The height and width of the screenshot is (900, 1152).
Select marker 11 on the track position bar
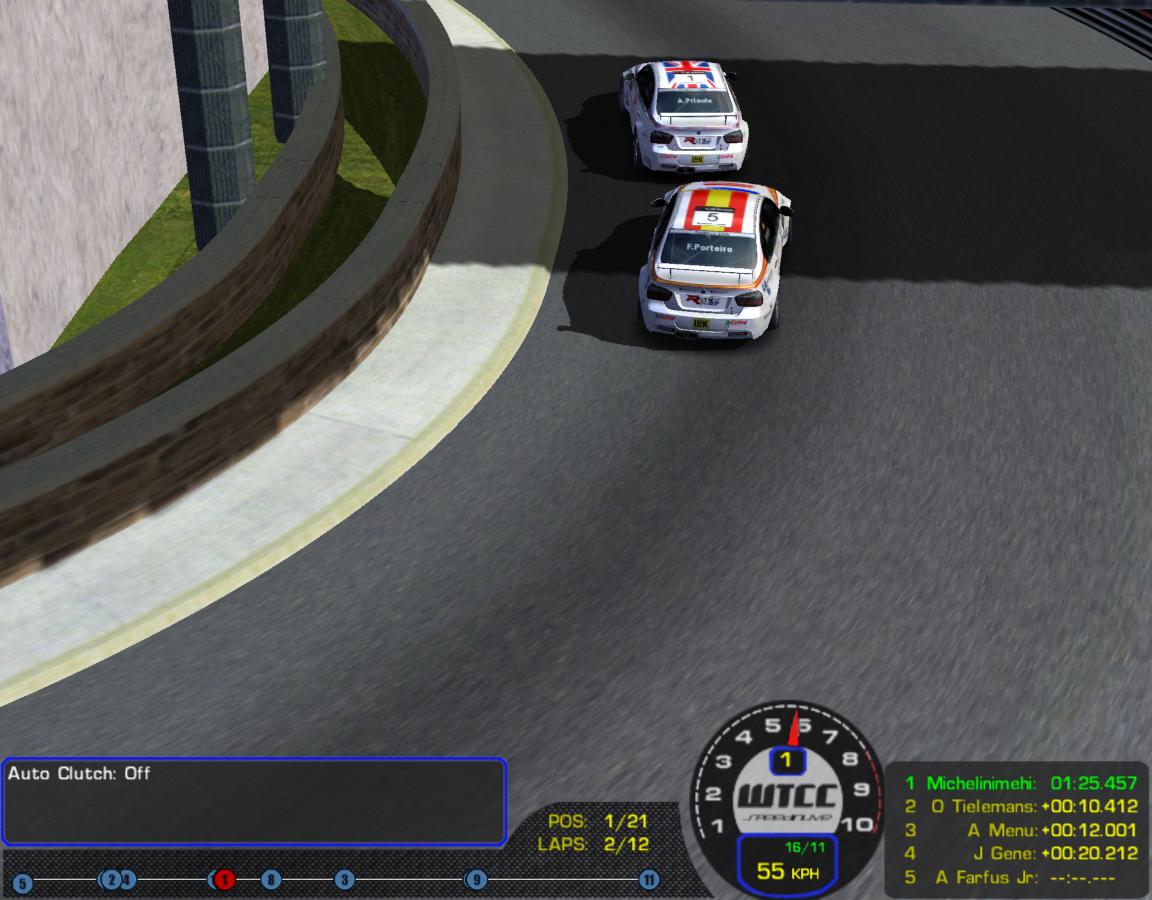(649, 880)
